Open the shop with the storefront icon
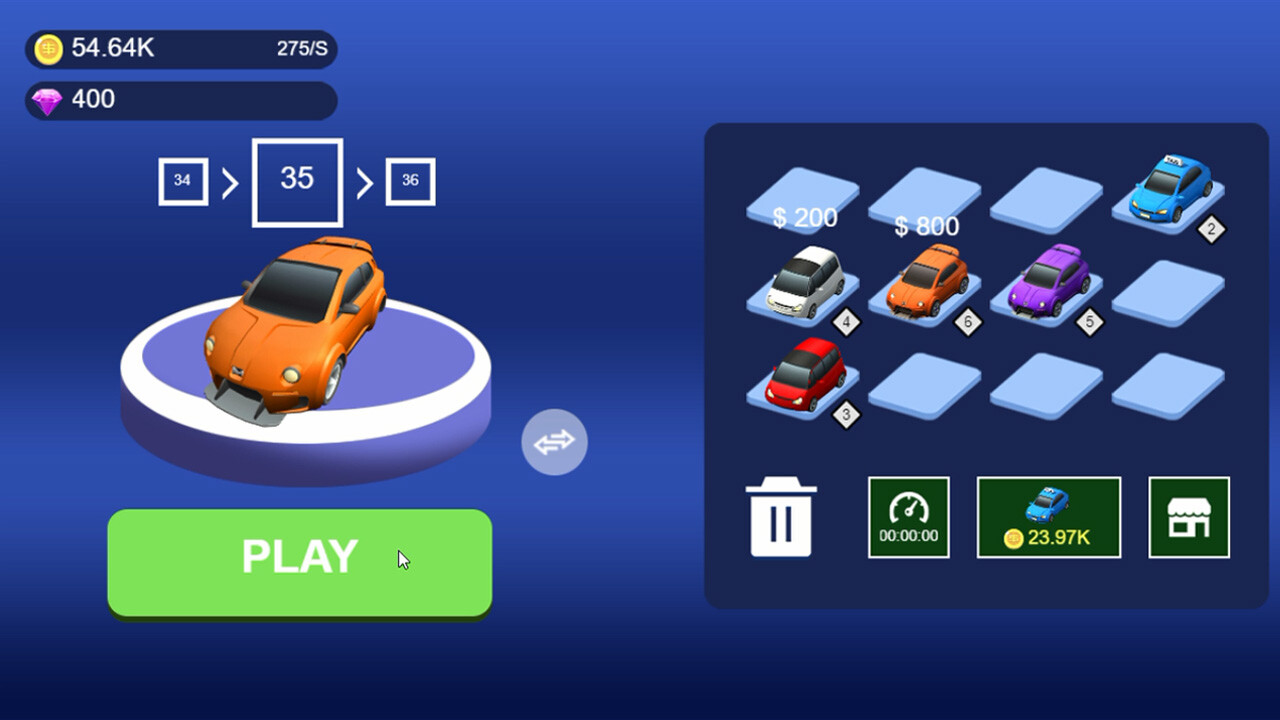1280x720 pixels. tap(1189, 517)
